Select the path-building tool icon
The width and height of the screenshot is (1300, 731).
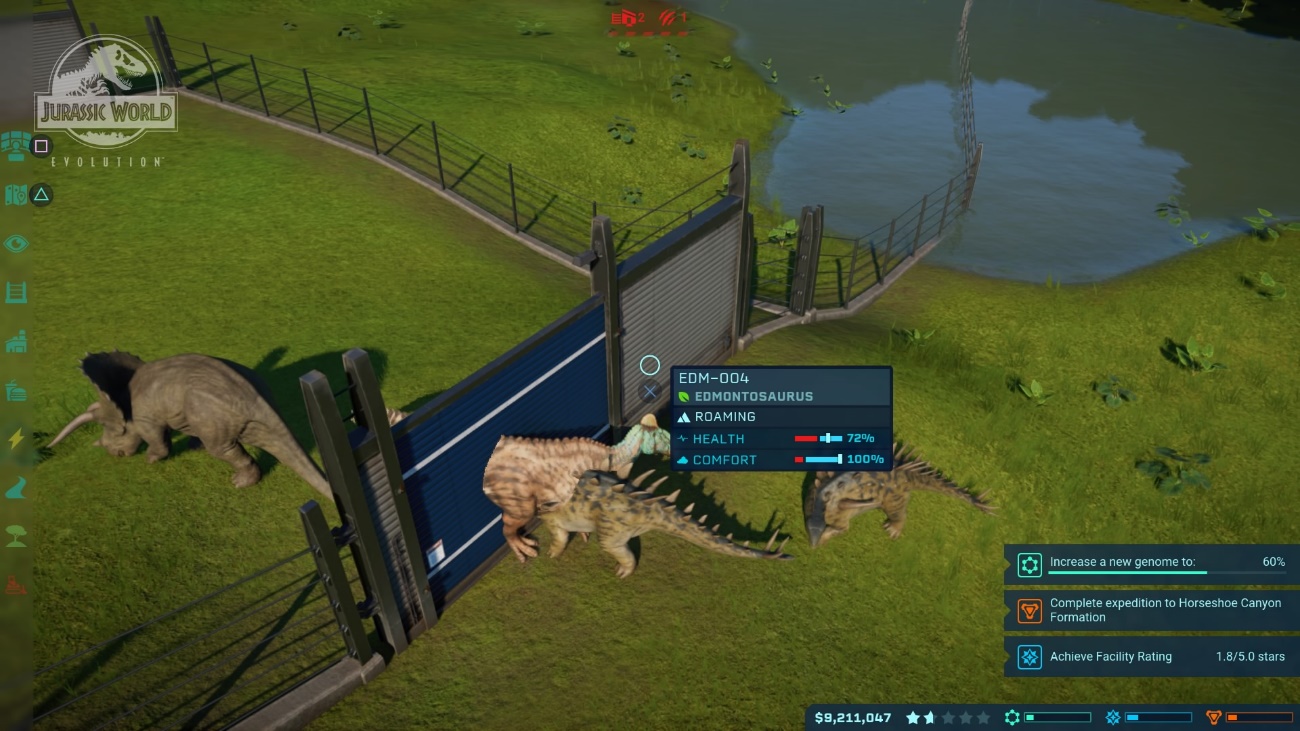[x=16, y=488]
